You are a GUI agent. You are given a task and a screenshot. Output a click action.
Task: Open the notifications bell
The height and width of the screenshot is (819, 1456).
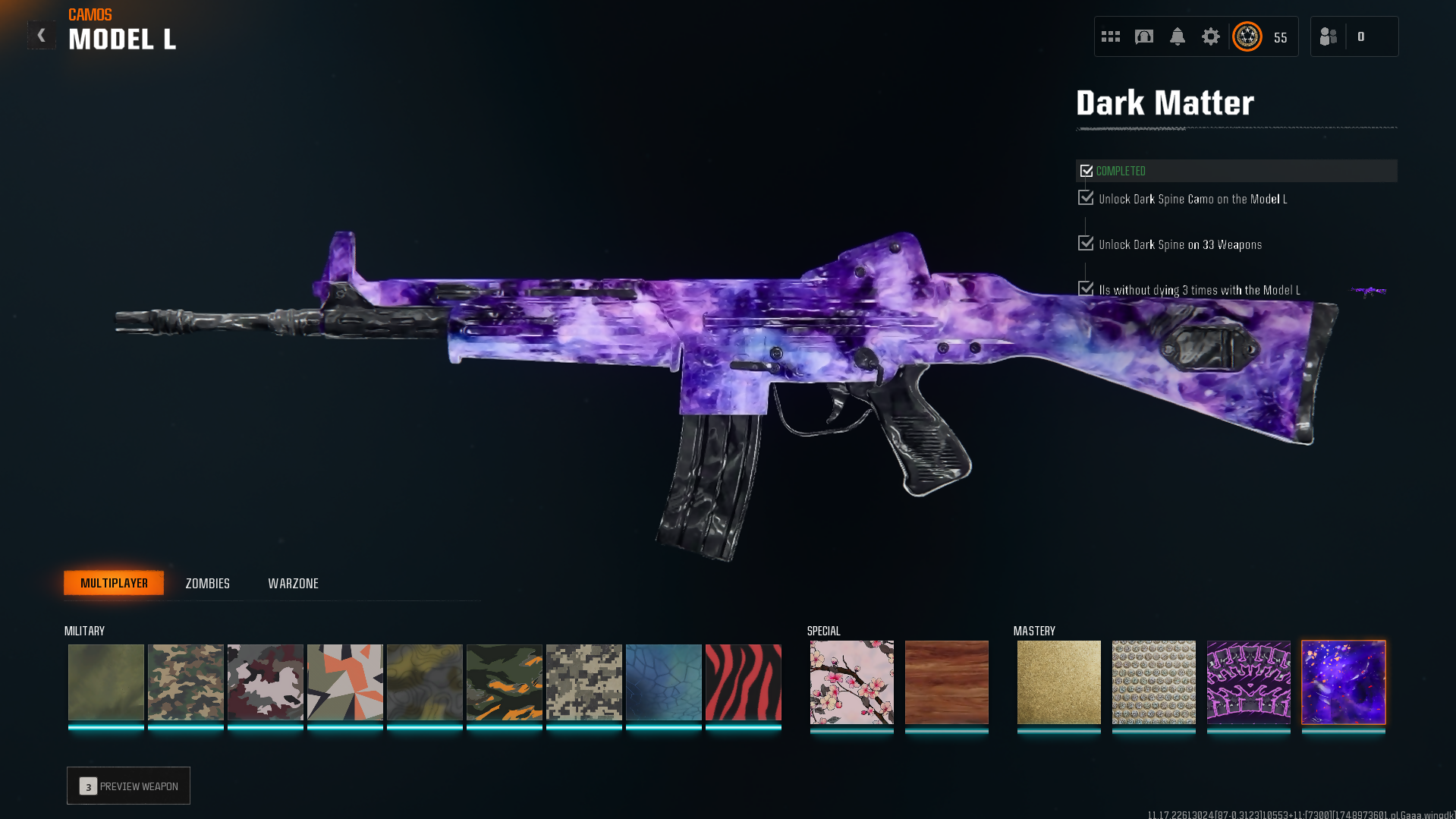coord(1177,36)
